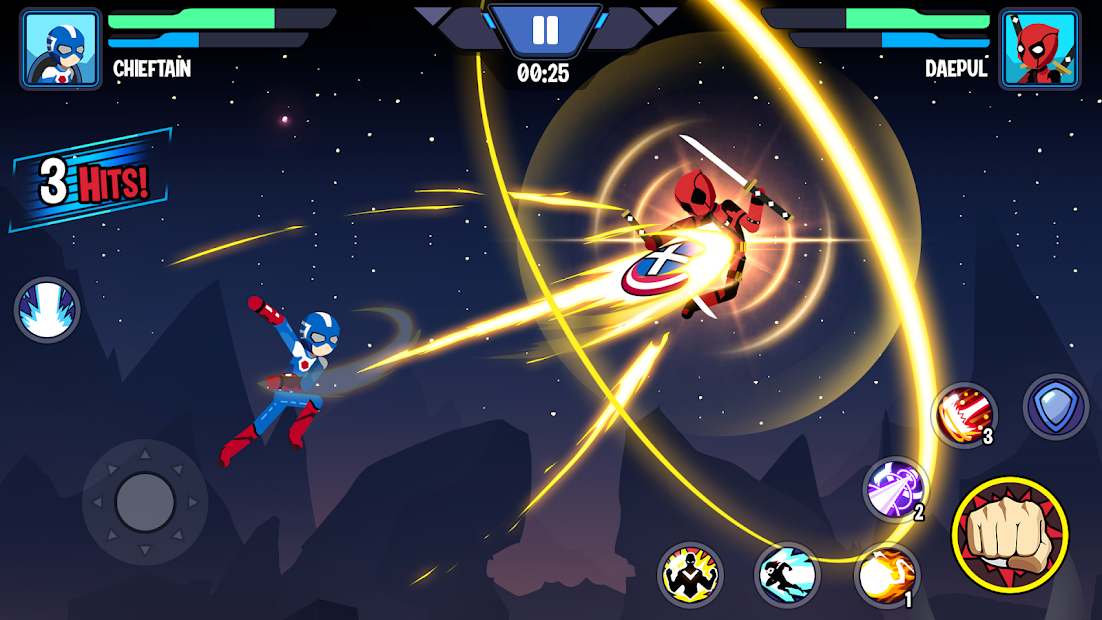Launch the orange fireball skill

887,575
